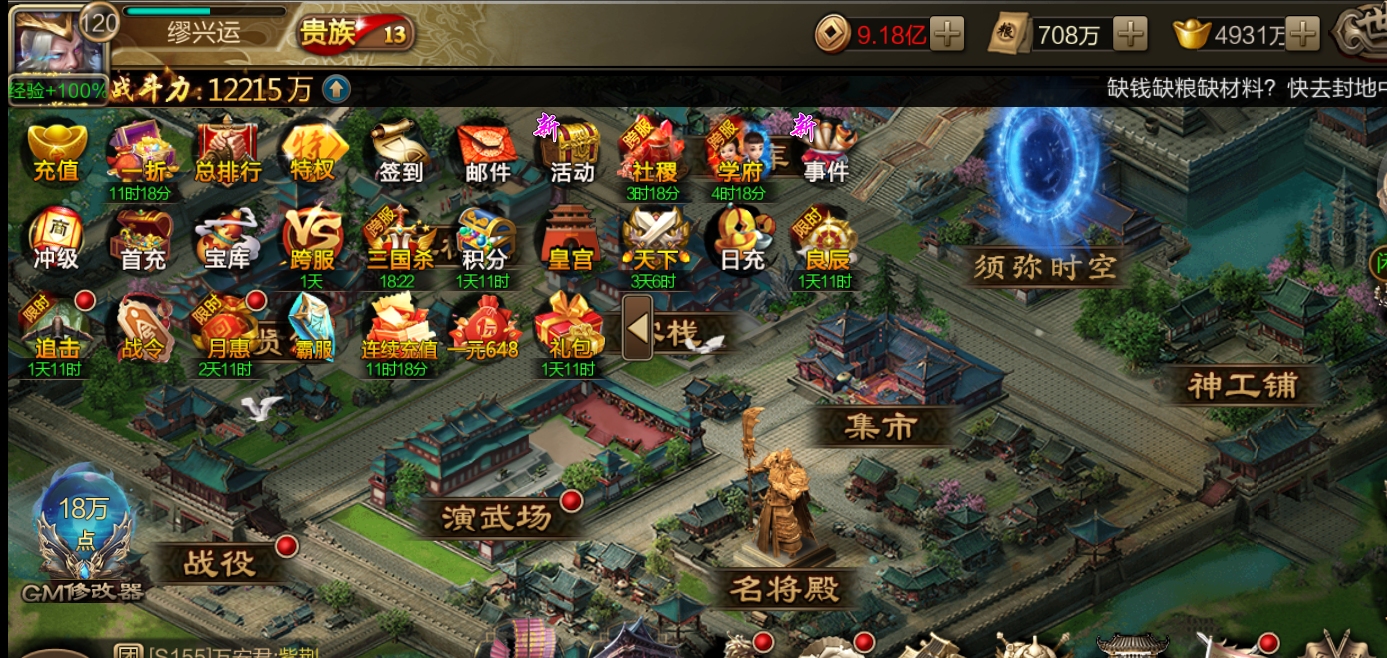Upgrade combat power with the arrow button

337,90
